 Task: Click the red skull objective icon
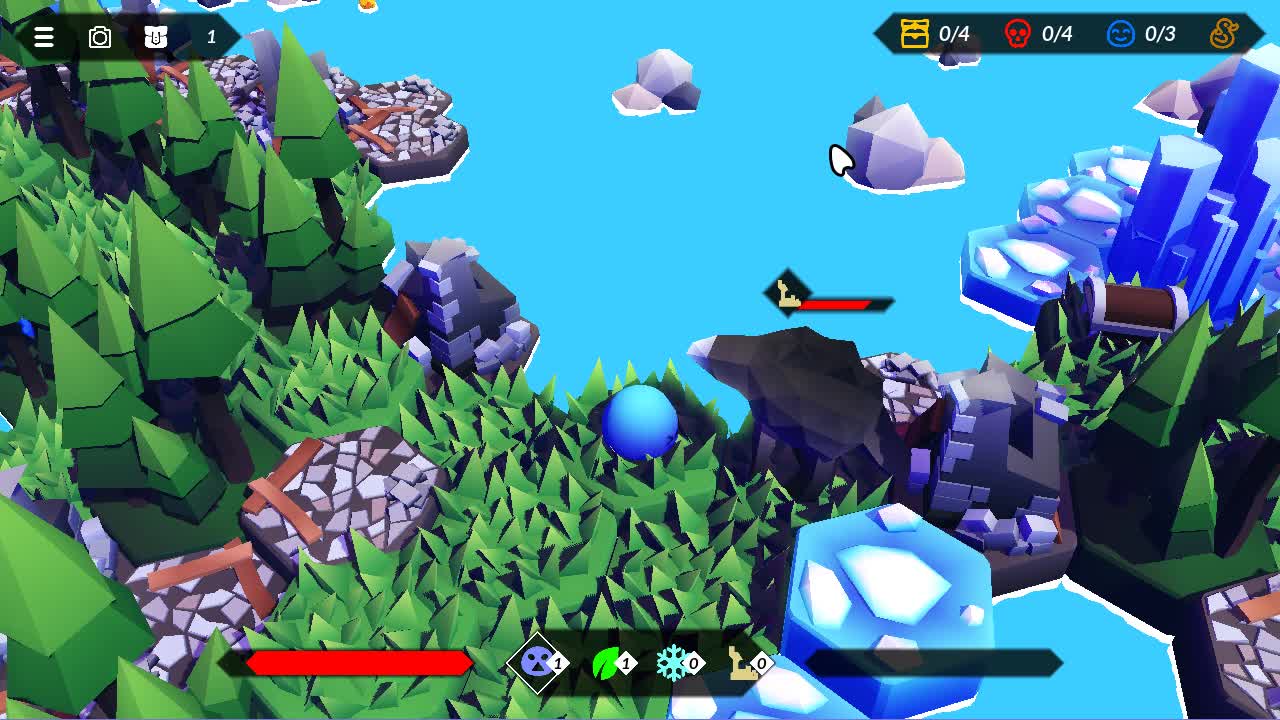coord(1017,34)
